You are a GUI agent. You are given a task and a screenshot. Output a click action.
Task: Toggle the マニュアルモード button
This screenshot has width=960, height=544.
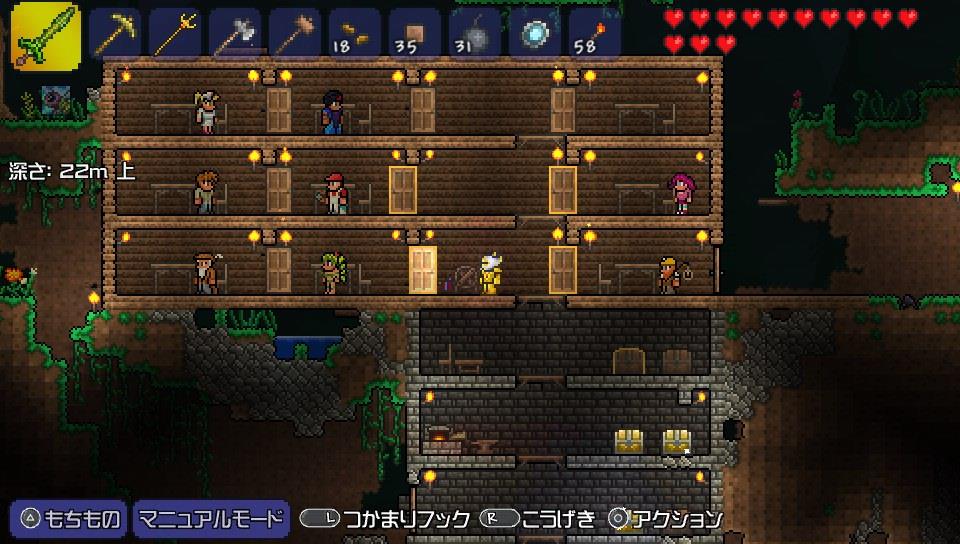tap(211, 518)
